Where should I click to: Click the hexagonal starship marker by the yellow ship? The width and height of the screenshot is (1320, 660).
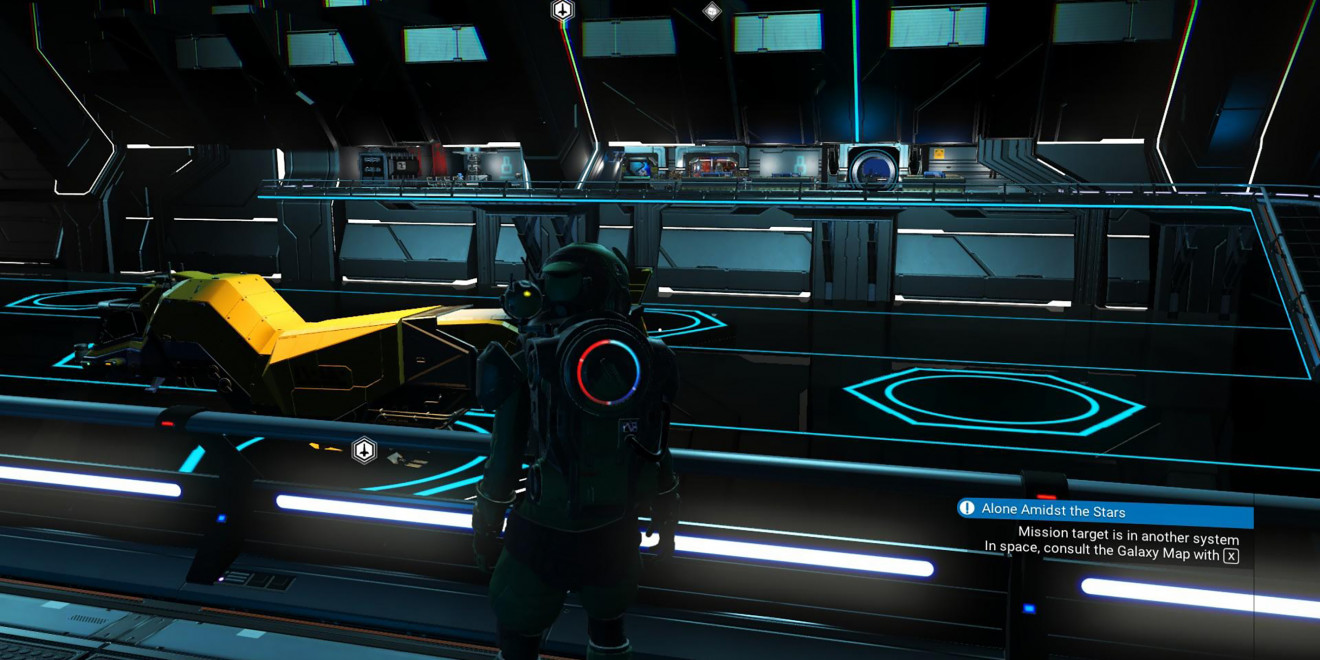[x=365, y=451]
